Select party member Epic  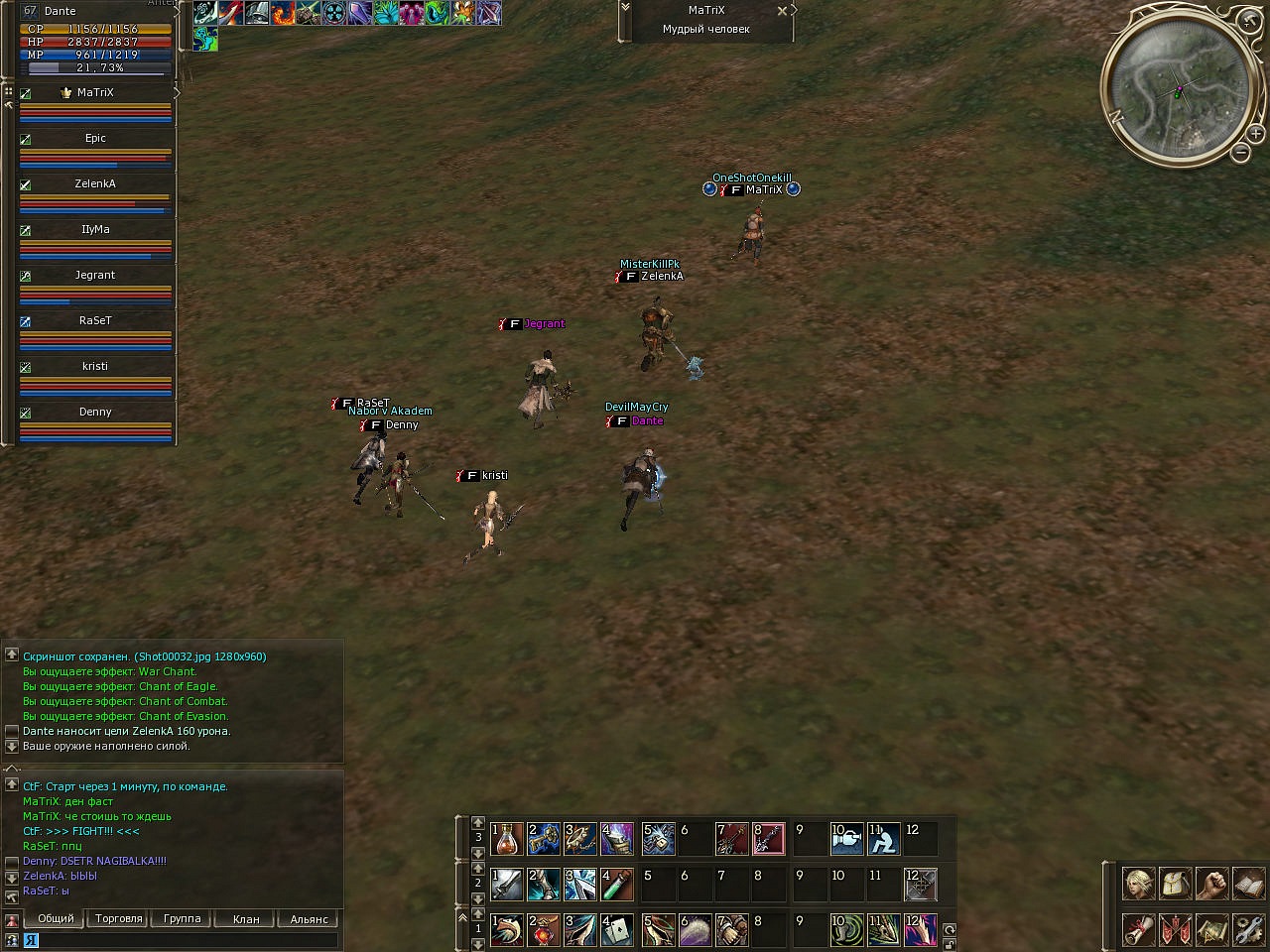(x=95, y=139)
